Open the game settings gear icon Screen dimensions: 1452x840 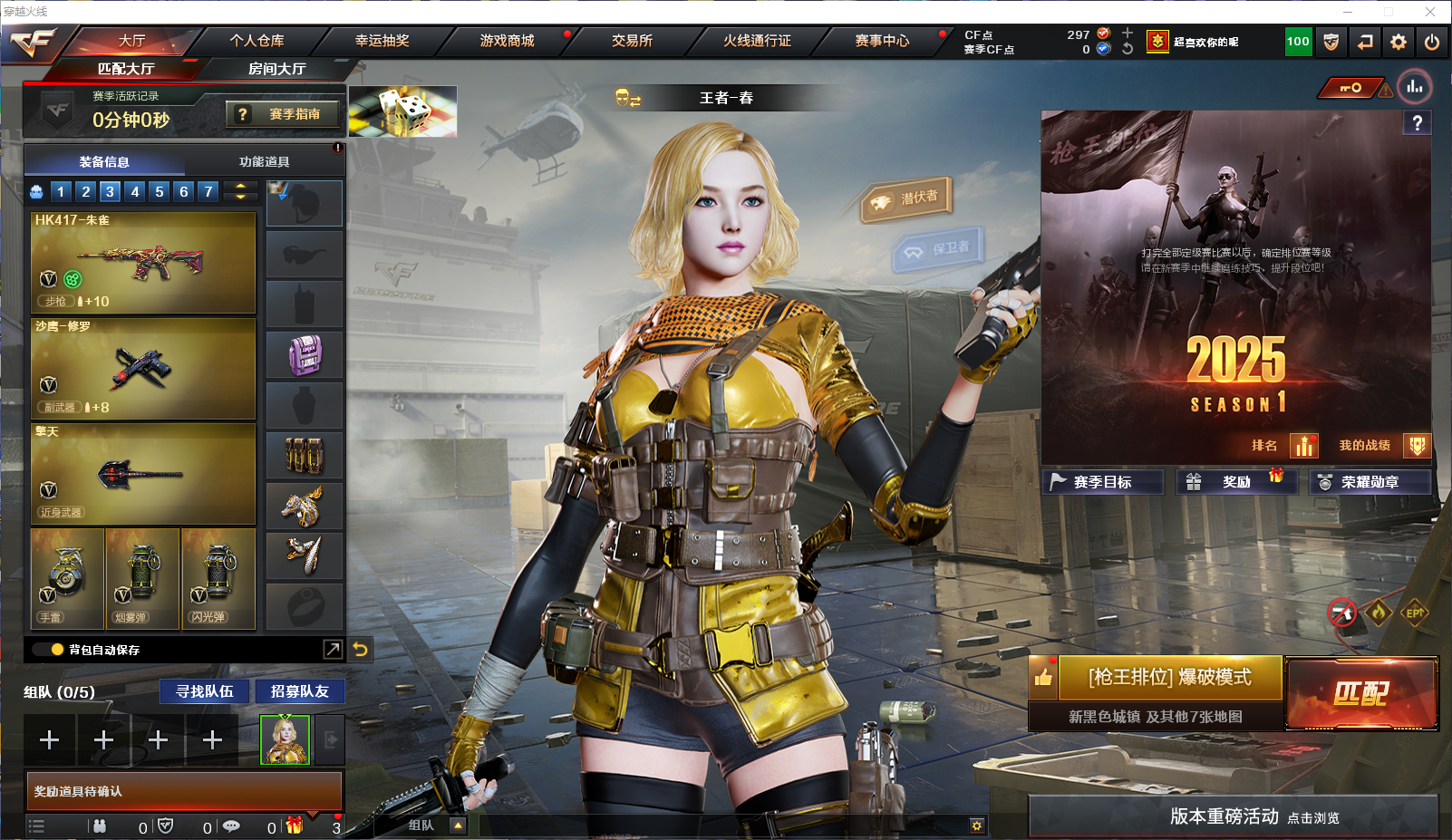(1399, 41)
